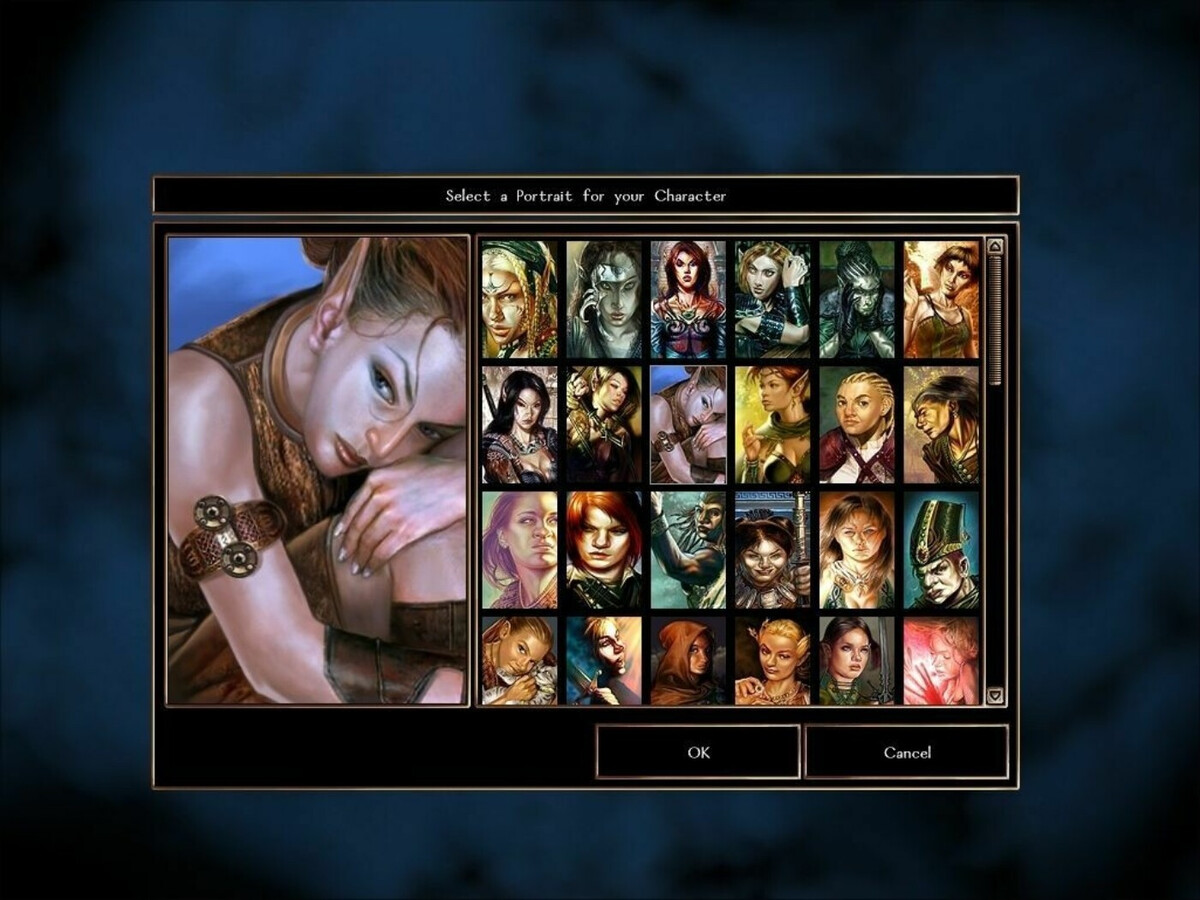Pick the woman surrounded by orange flames
Image resolution: width=1200 pixels, height=900 pixels.
click(x=942, y=299)
